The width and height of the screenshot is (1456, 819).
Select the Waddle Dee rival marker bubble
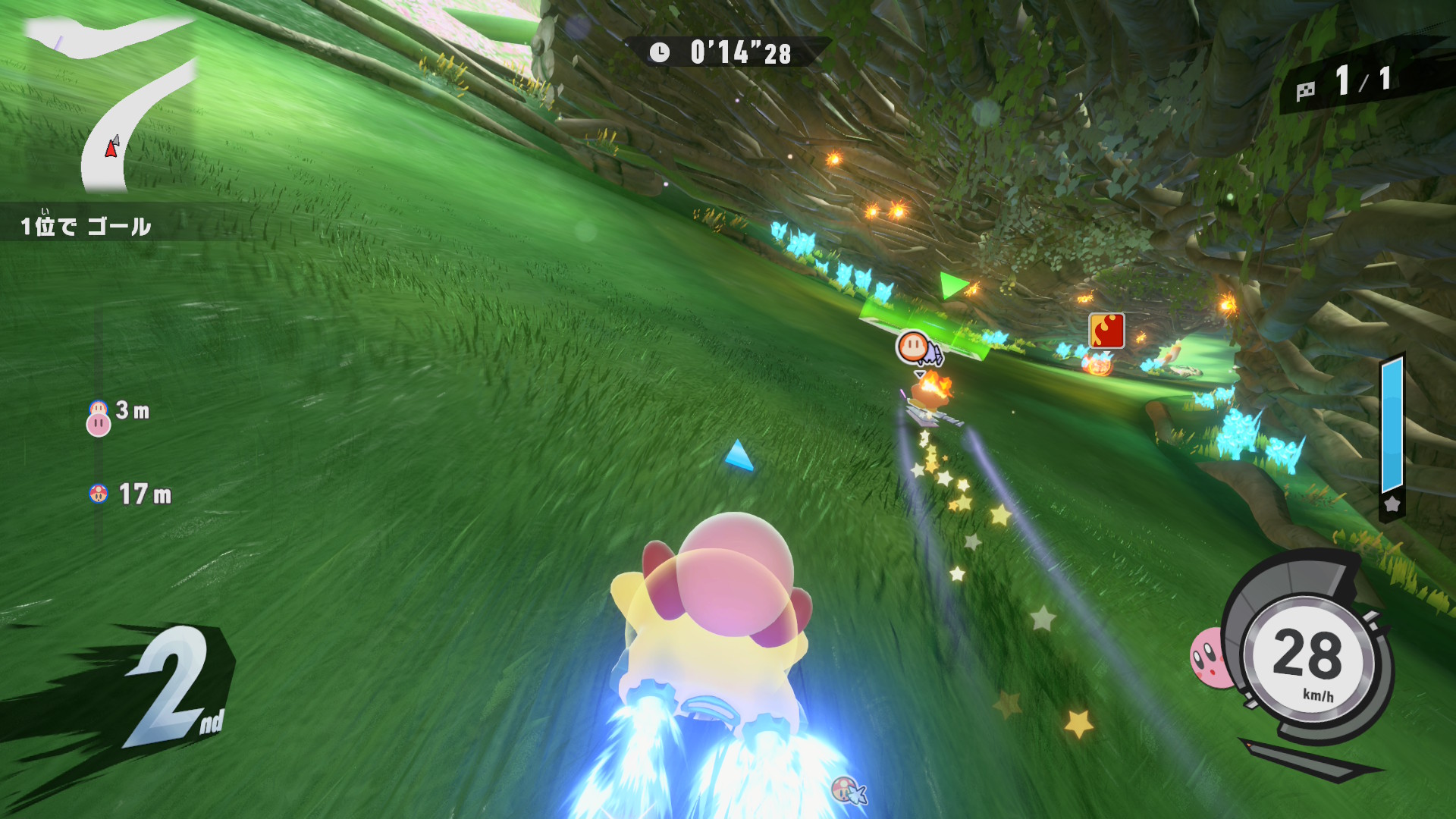pos(914,347)
